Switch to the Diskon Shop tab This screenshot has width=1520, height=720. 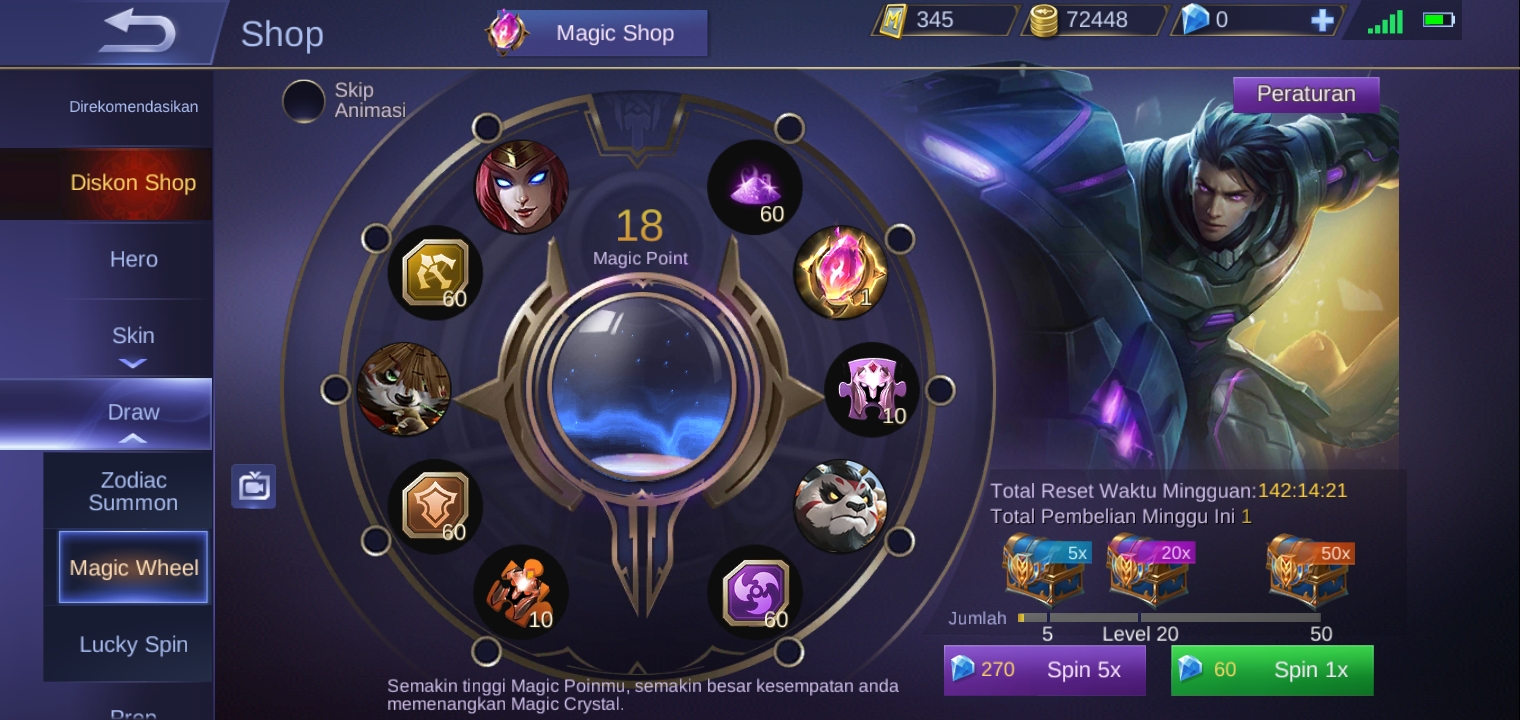133,183
